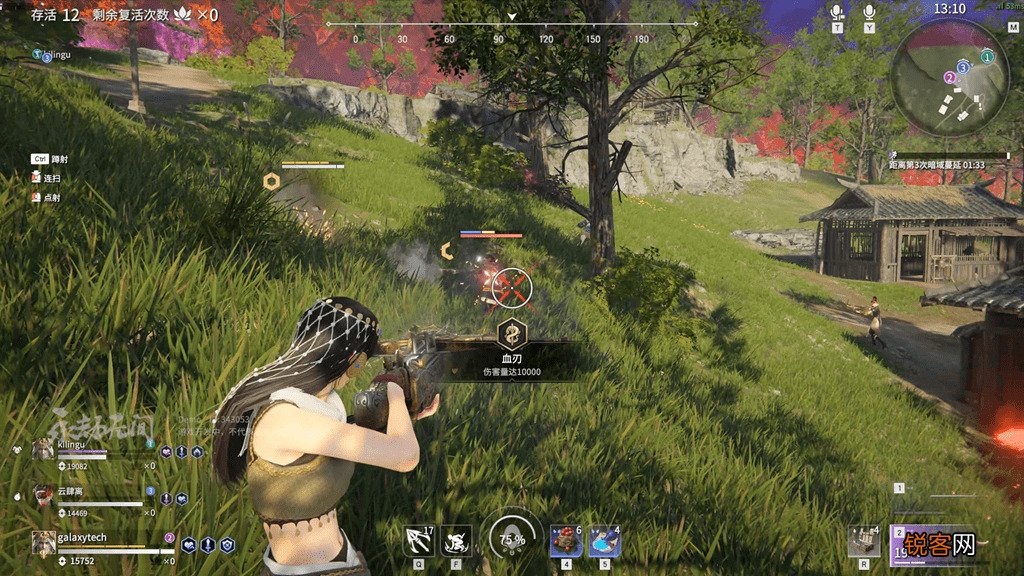Image resolution: width=1024 pixels, height=576 pixels.
Task: Select teammate 云肆离's portrait
Action: pos(43,496)
